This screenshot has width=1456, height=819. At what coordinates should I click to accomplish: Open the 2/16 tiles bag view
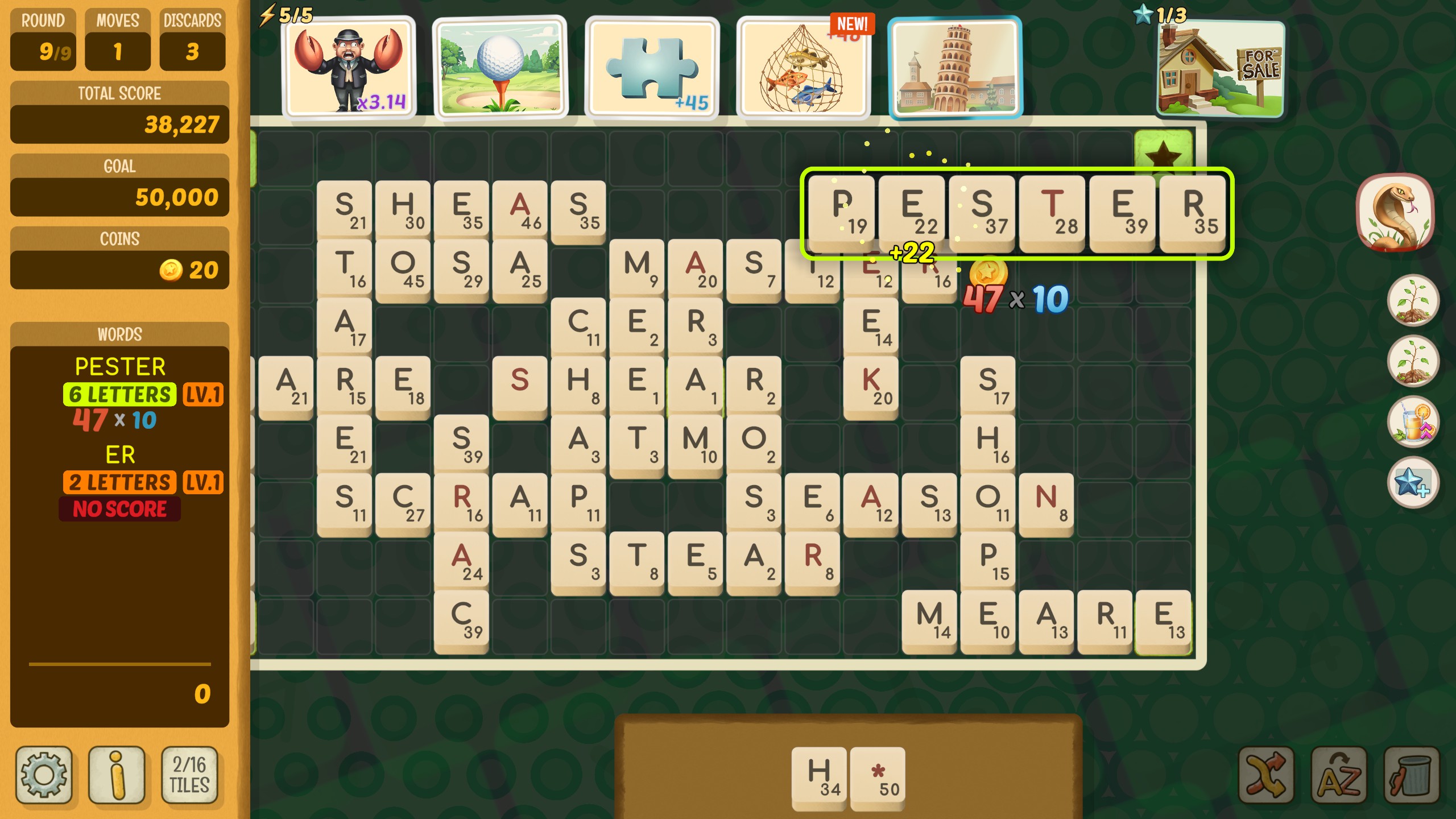point(190,775)
